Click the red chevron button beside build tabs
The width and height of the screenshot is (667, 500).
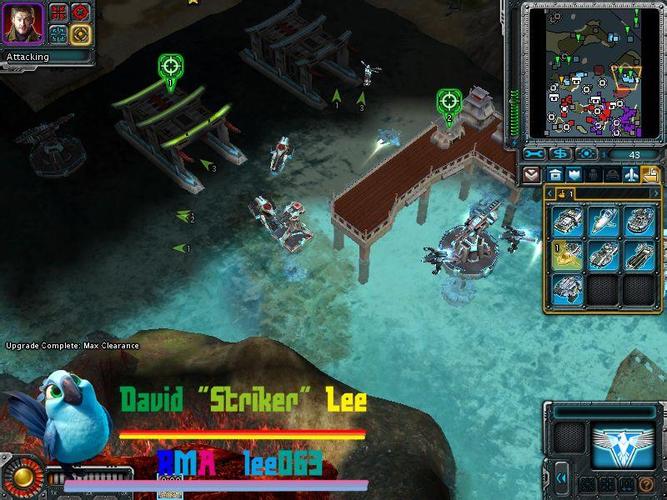click(x=532, y=174)
